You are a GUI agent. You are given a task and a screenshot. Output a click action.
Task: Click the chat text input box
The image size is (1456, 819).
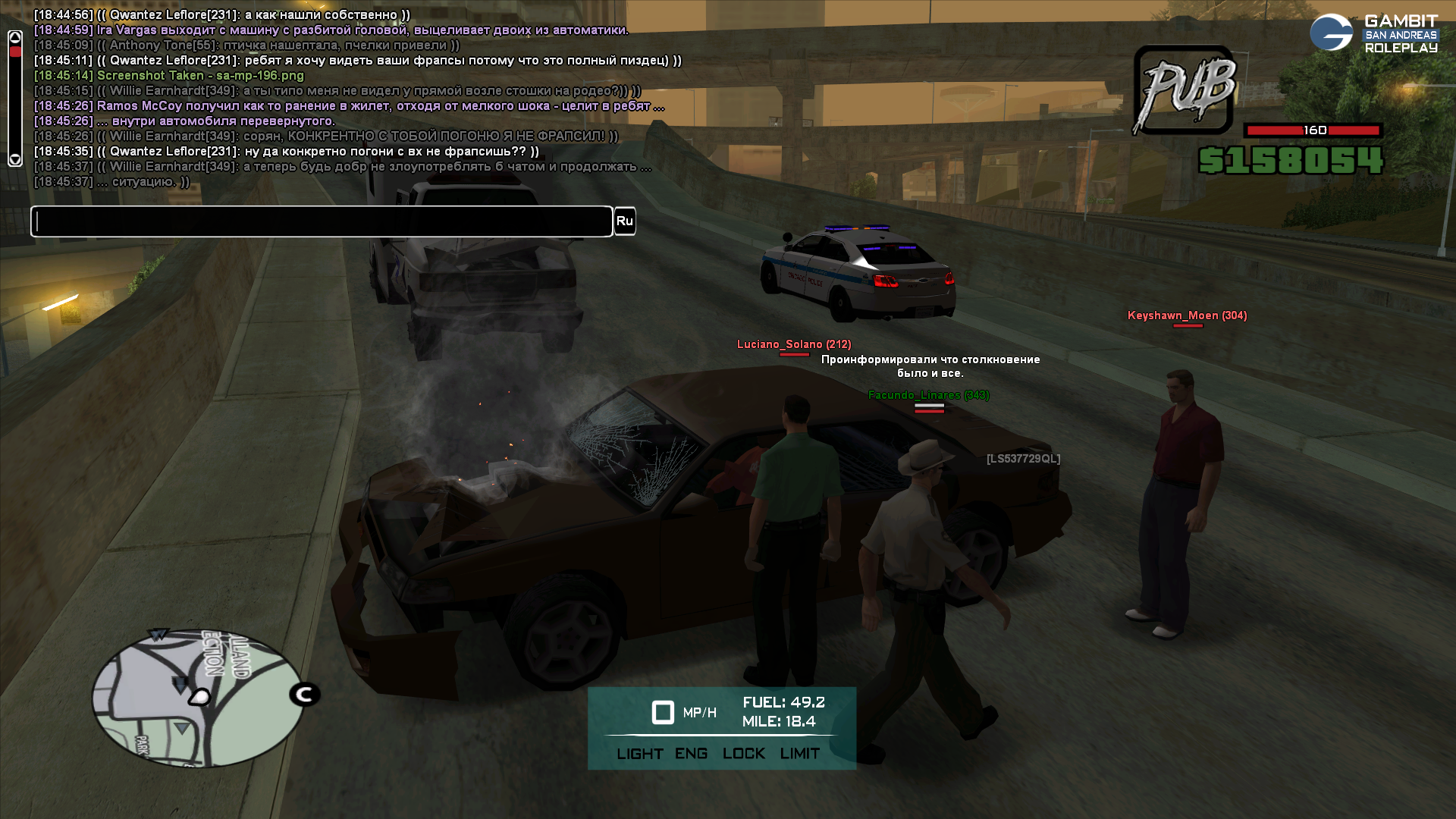tap(322, 221)
